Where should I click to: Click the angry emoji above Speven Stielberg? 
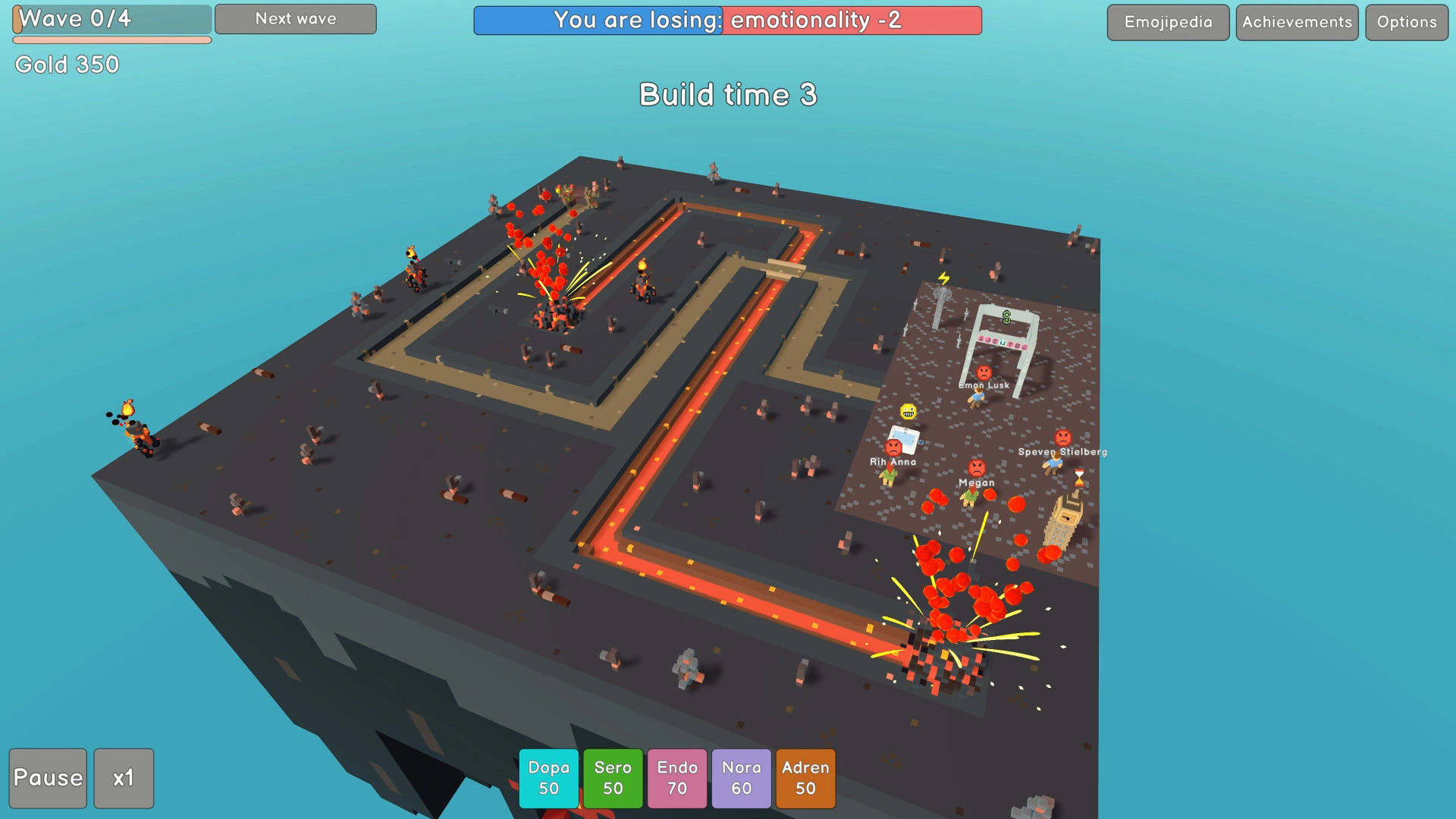point(1063,437)
